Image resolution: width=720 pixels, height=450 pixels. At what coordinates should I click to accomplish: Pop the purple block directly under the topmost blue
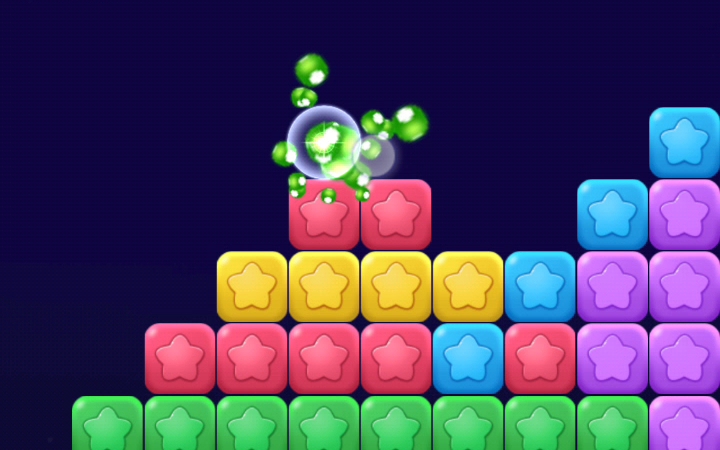(684, 214)
